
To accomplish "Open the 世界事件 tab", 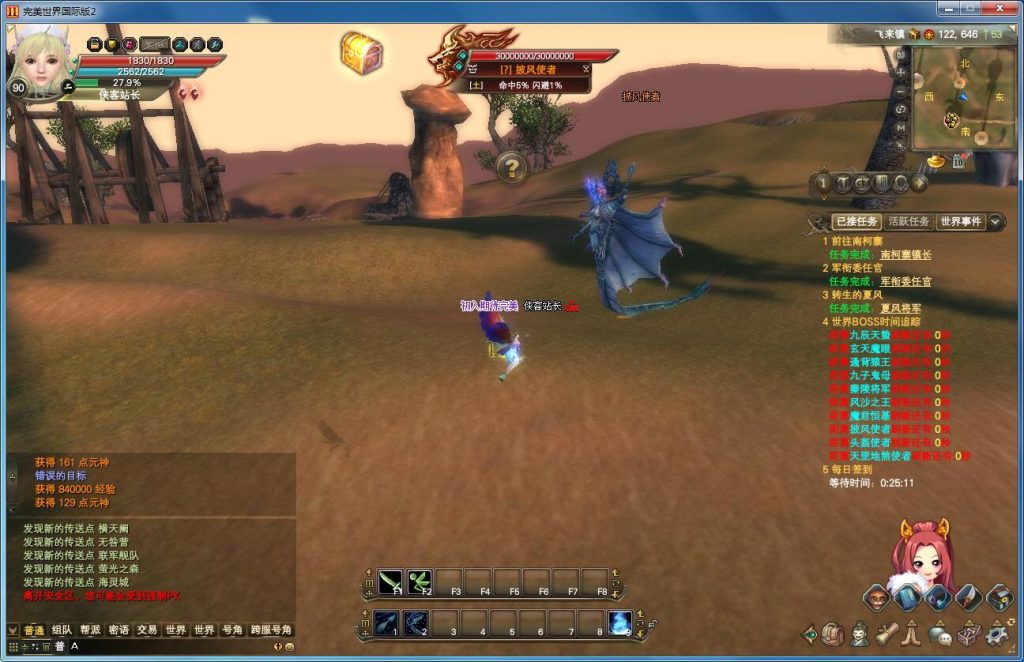I will (x=960, y=221).
